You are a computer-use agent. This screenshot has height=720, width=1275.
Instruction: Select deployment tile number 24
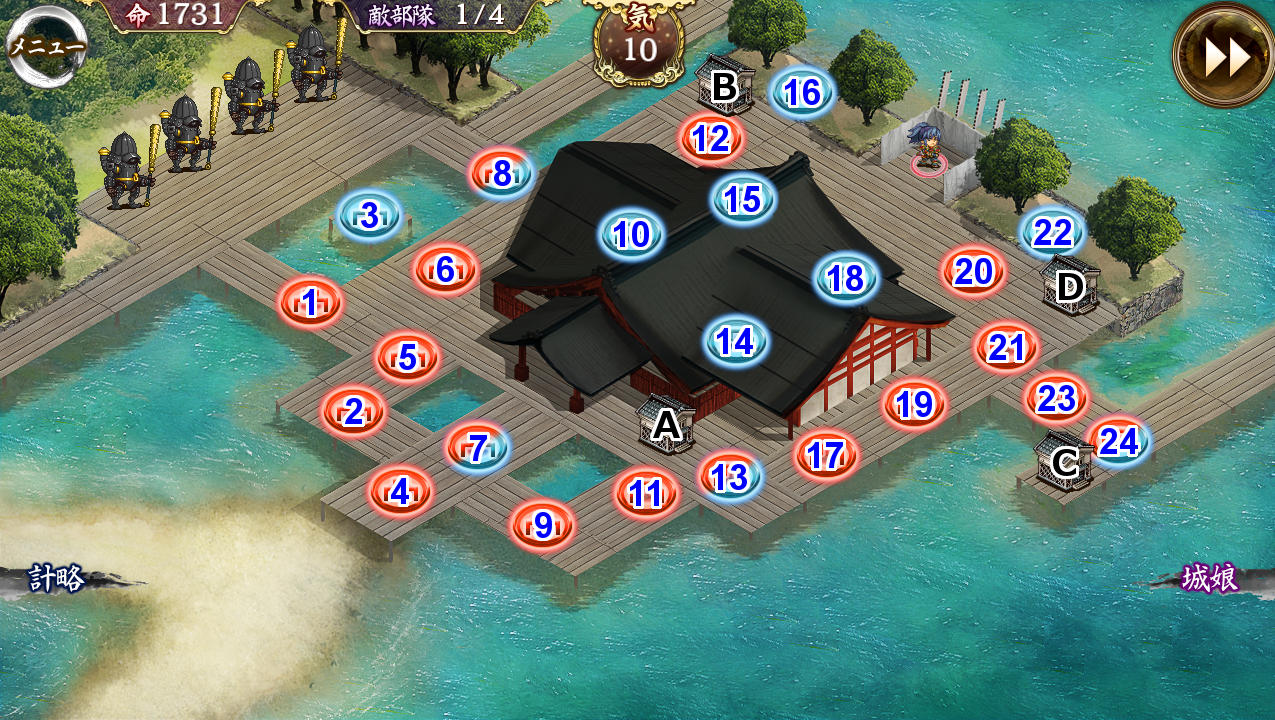point(1119,441)
